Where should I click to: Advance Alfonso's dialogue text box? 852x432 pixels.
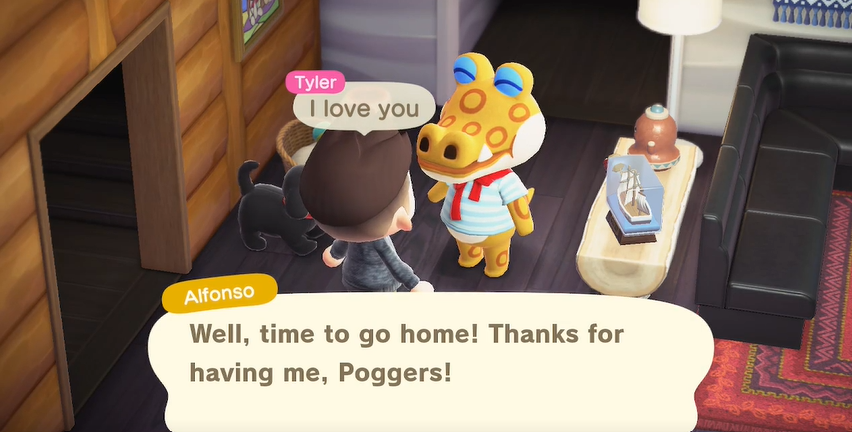430,355
